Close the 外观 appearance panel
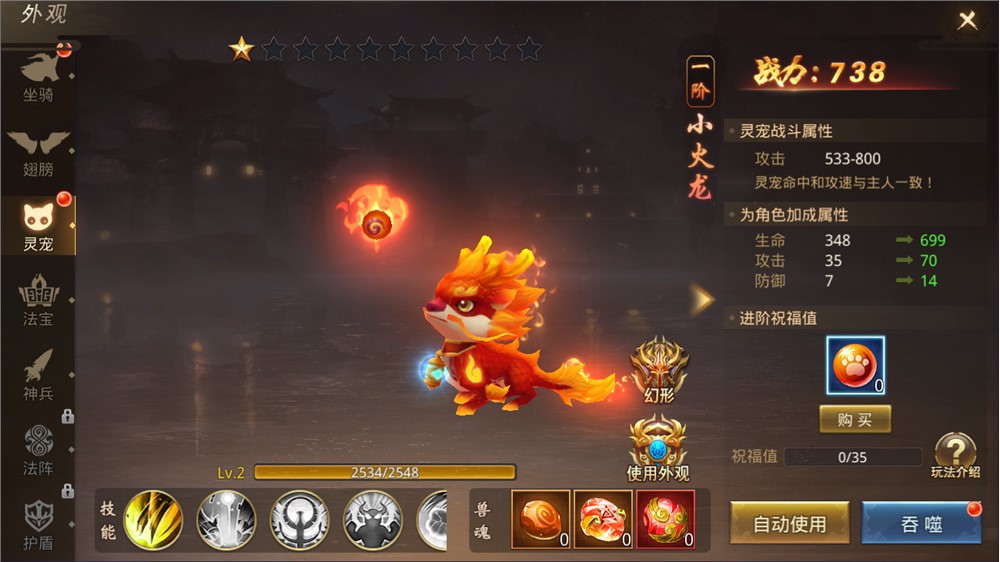Viewport: 1000px width, 562px height. click(x=967, y=21)
